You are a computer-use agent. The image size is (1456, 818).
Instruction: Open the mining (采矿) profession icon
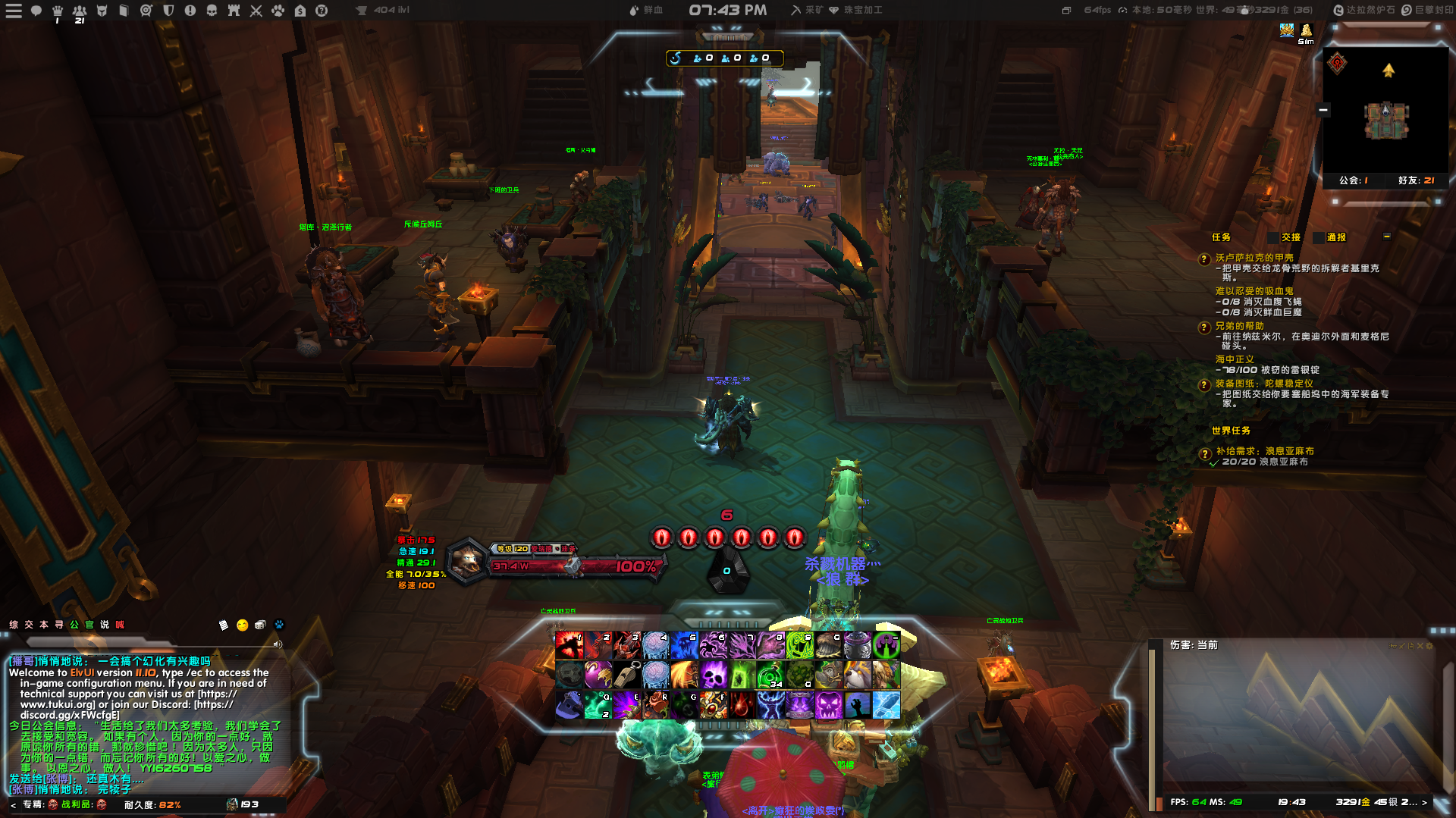tap(797, 10)
